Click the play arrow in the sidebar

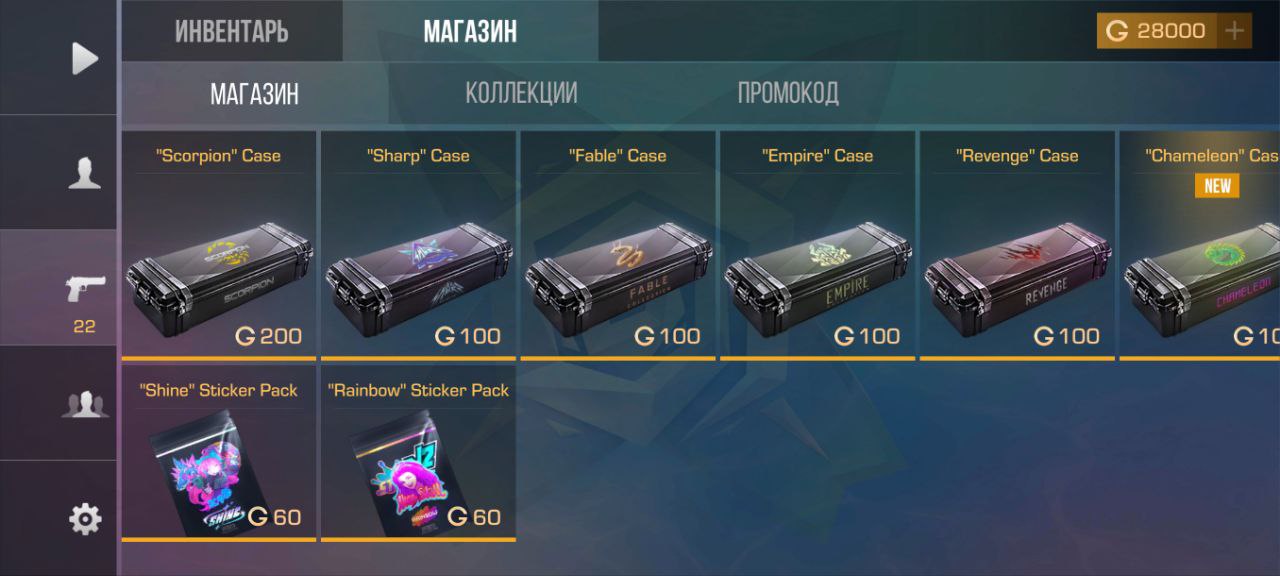[85, 58]
